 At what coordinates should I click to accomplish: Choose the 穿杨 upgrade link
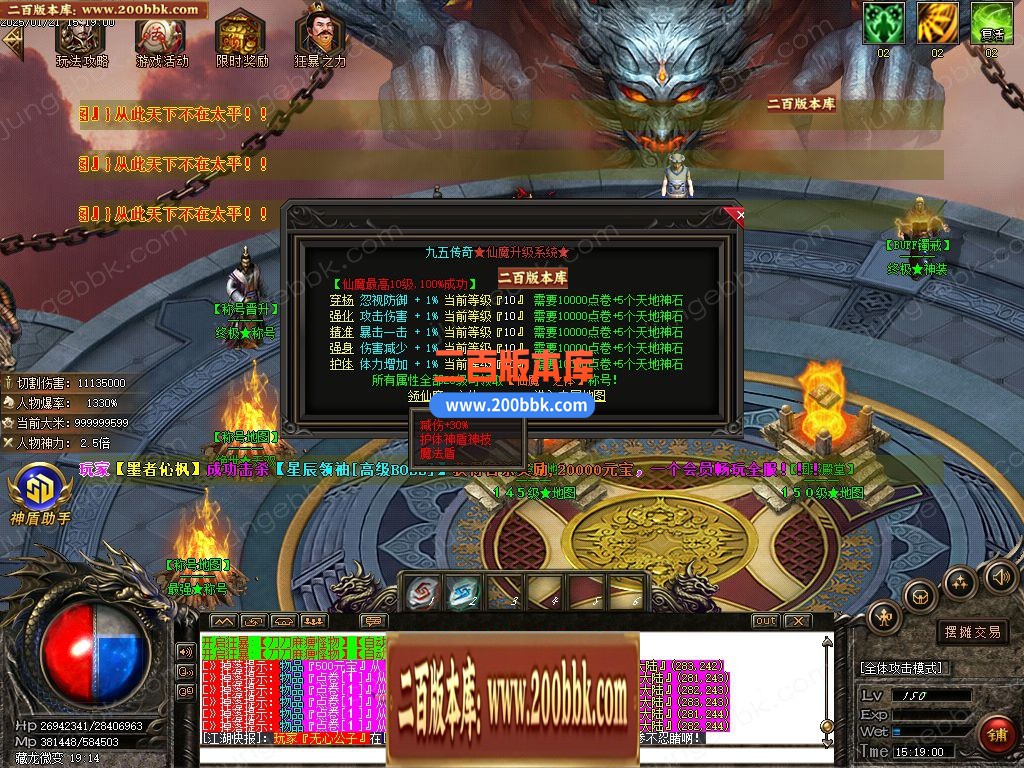click(342, 299)
